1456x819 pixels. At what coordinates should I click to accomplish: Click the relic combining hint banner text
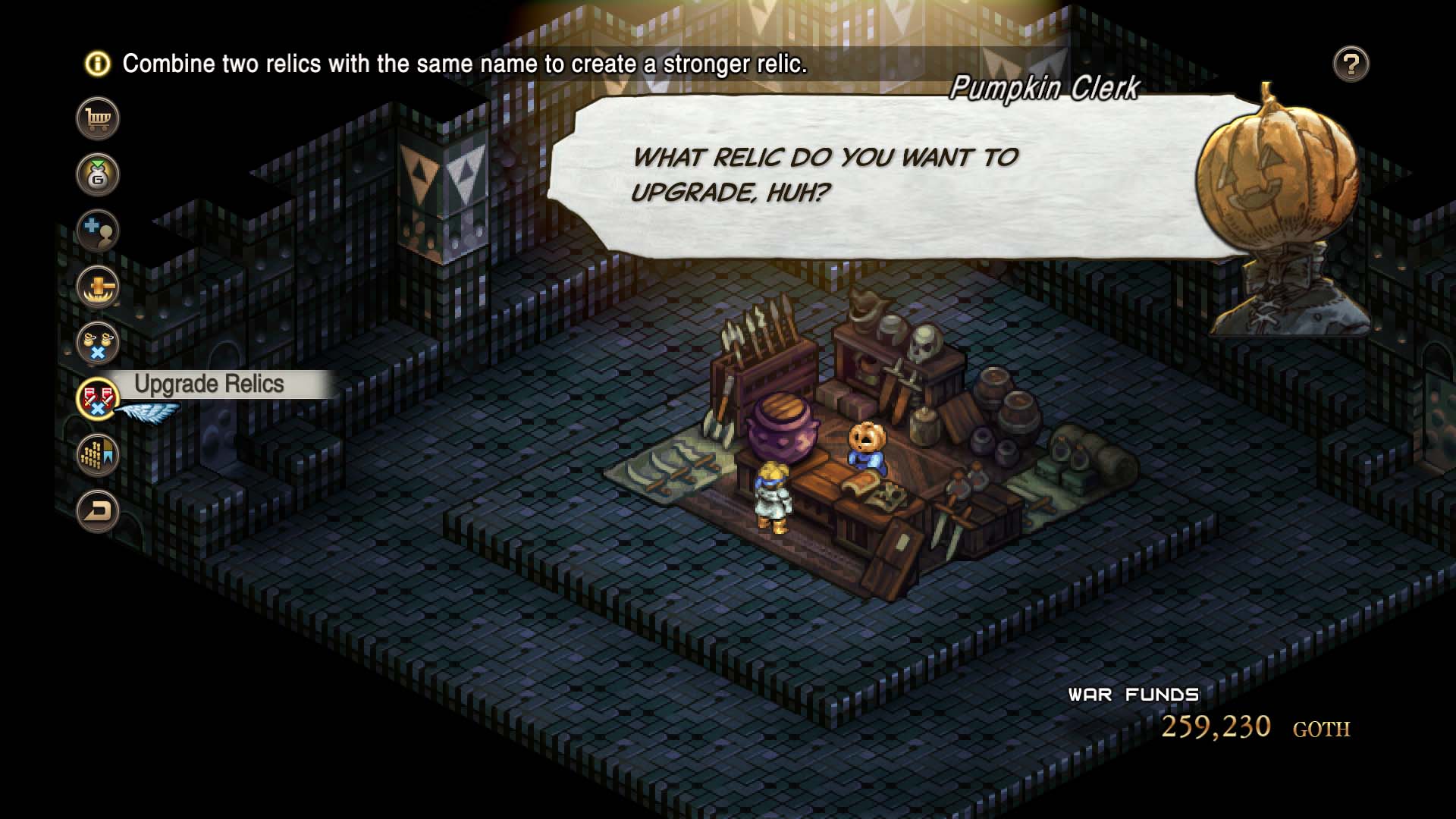click(x=466, y=65)
